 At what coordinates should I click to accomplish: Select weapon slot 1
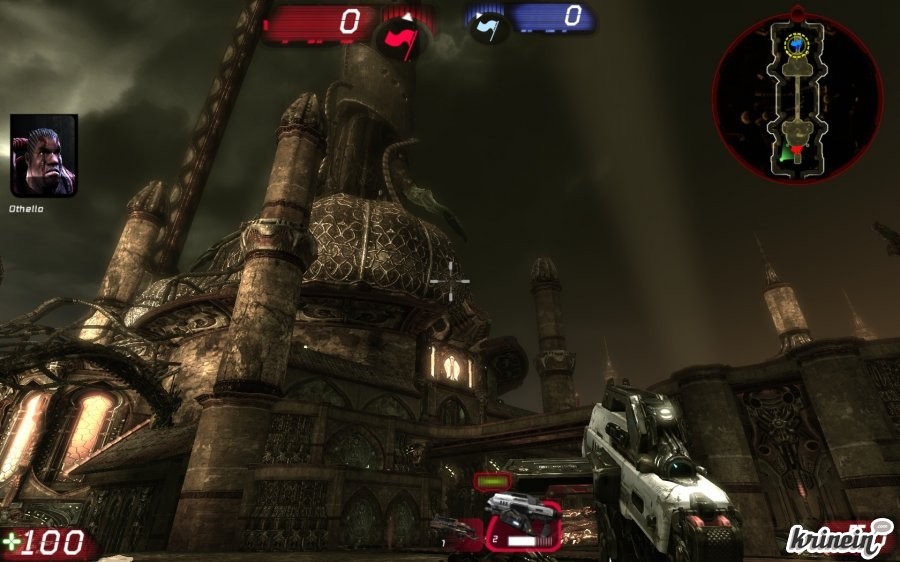click(456, 528)
